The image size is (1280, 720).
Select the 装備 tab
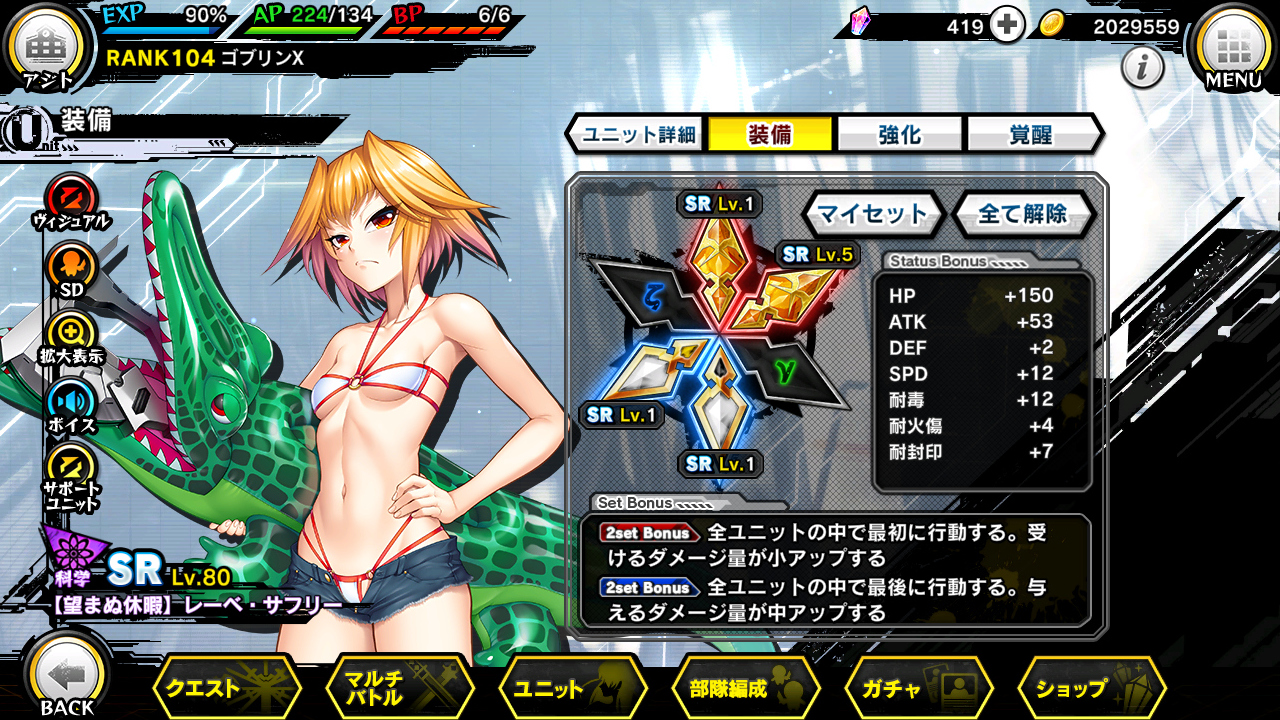click(770, 134)
